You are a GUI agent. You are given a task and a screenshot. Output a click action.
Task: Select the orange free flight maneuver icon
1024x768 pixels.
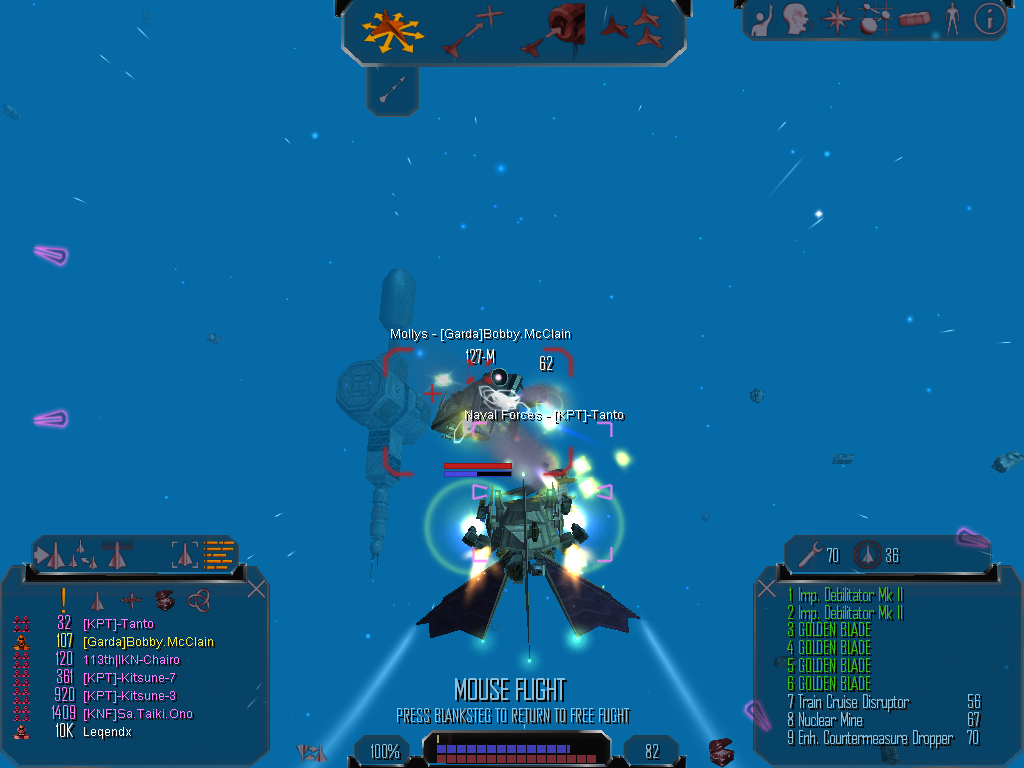393,31
